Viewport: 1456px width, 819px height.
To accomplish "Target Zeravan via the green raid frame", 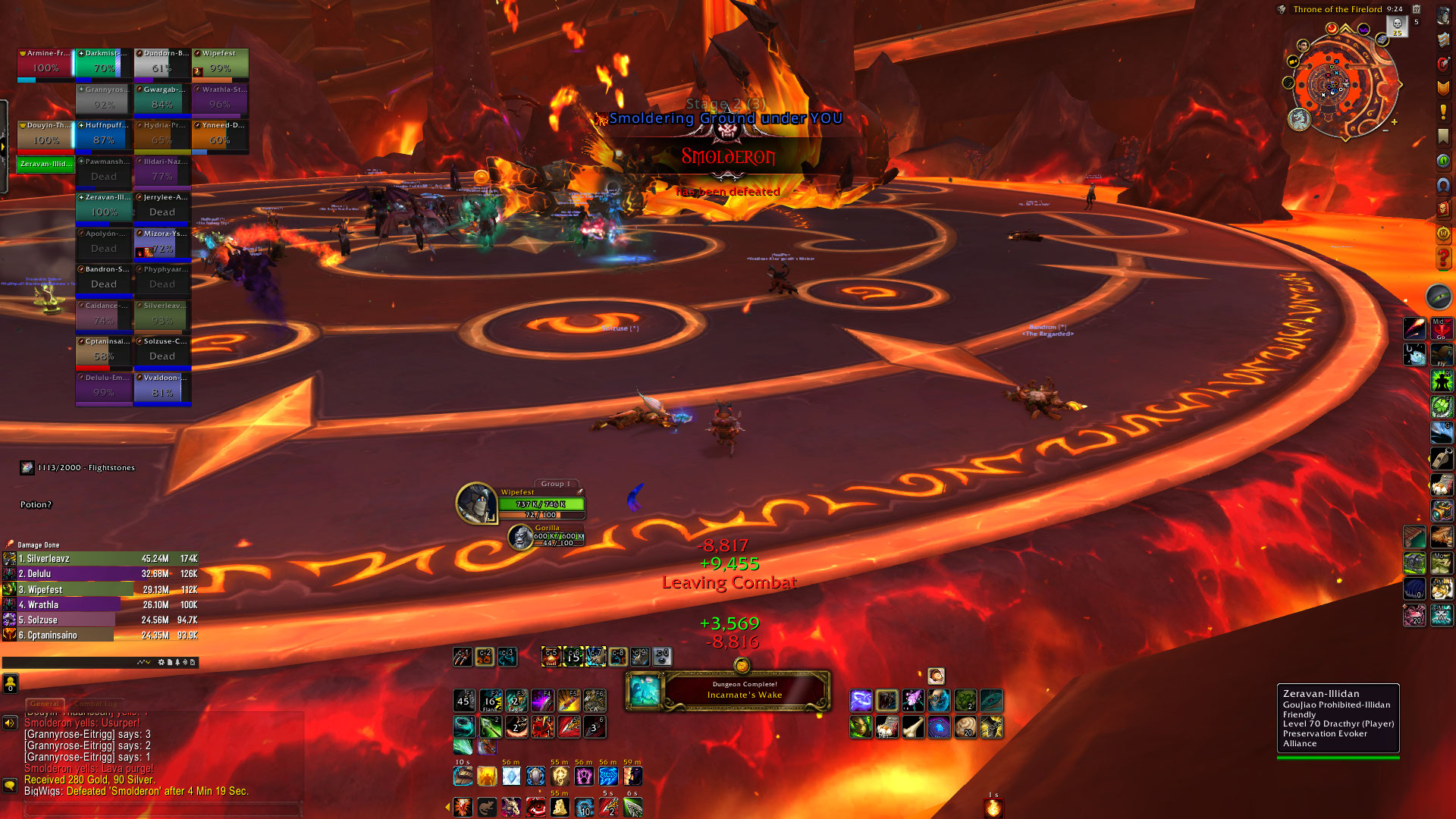I will coord(45,164).
